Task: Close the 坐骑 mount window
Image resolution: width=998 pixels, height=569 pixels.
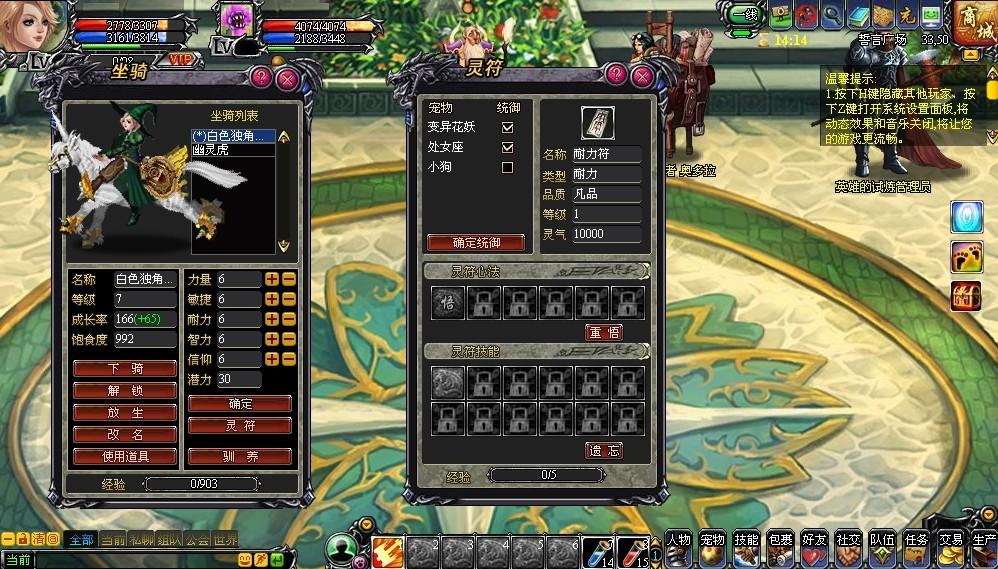Action: click(x=287, y=77)
